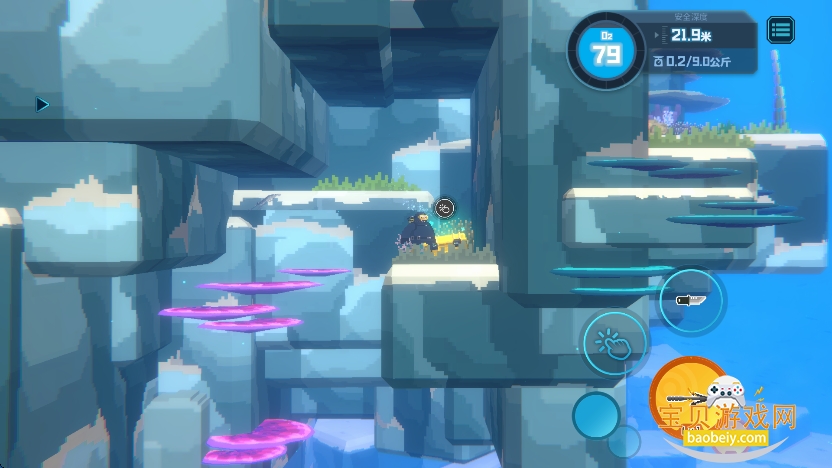Open the menu list icon
The width and height of the screenshot is (832, 468).
coord(781,30)
